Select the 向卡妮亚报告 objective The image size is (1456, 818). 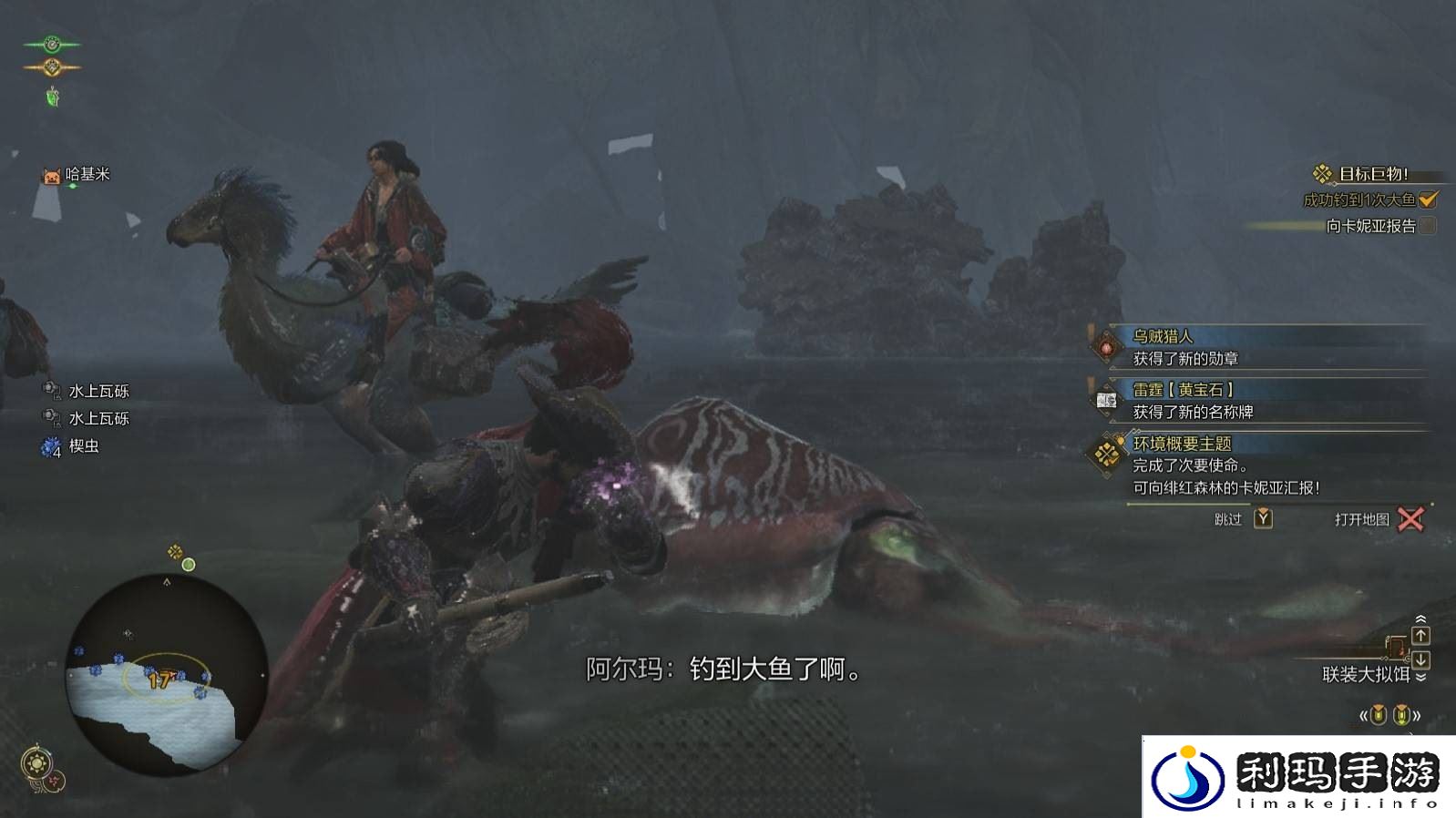1371,226
